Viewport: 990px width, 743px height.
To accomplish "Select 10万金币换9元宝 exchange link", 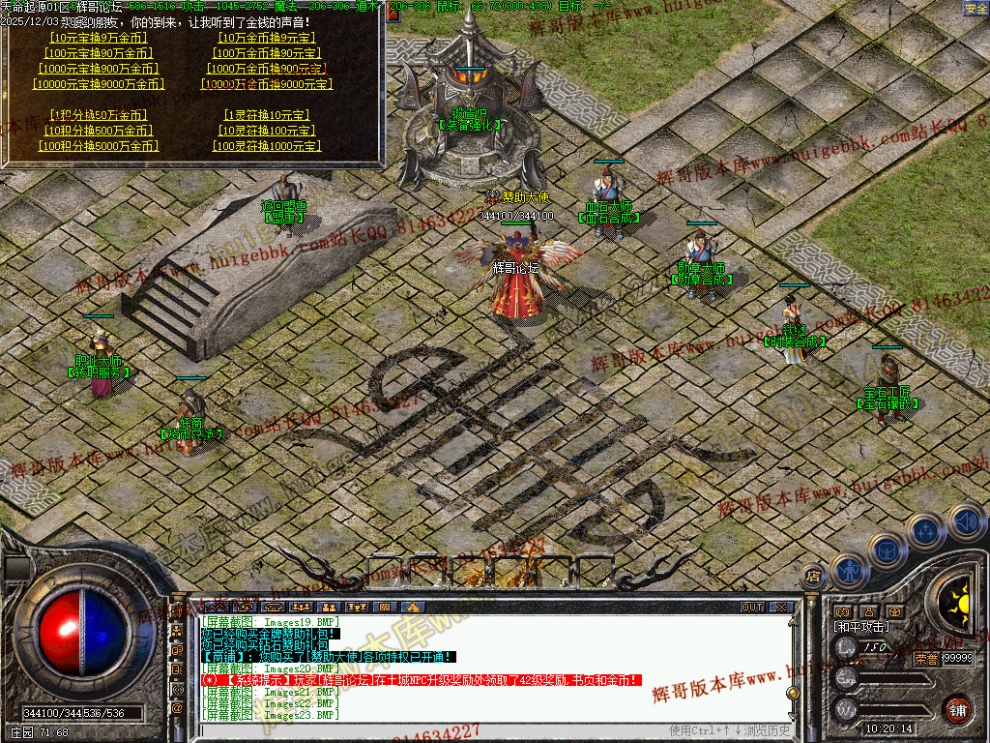I will tap(265, 38).
